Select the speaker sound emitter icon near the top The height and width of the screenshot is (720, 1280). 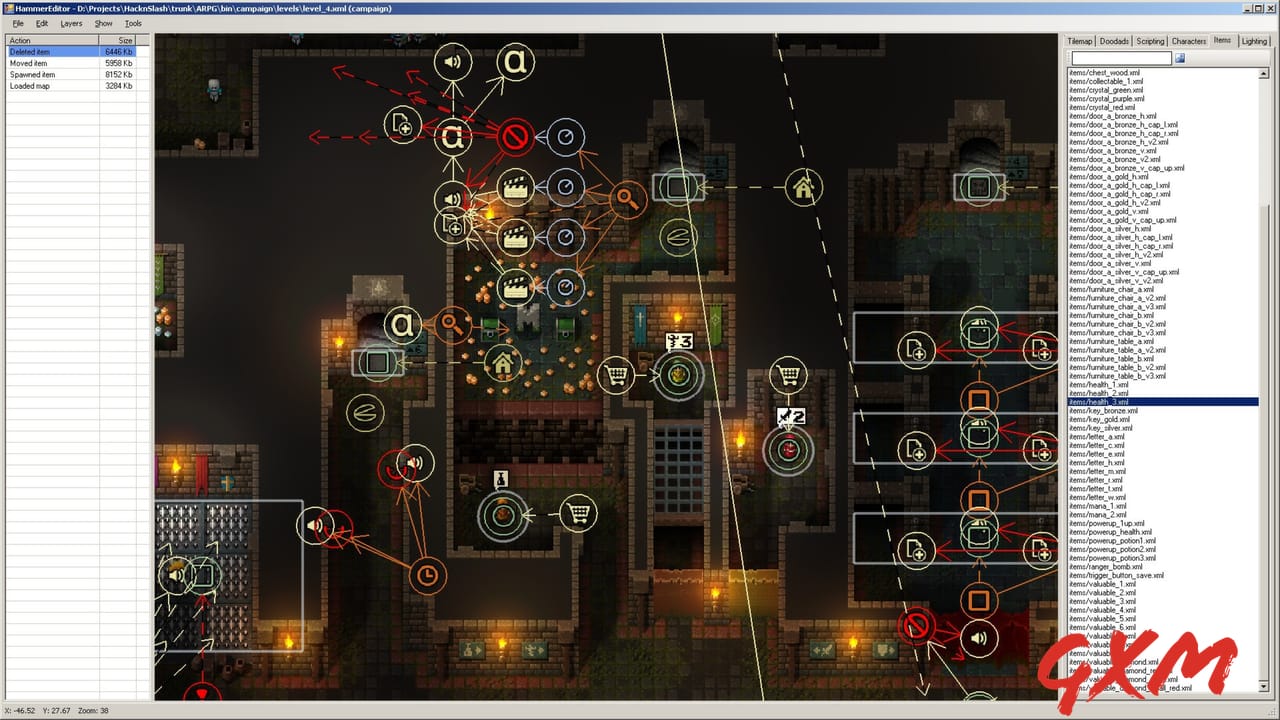(x=453, y=61)
